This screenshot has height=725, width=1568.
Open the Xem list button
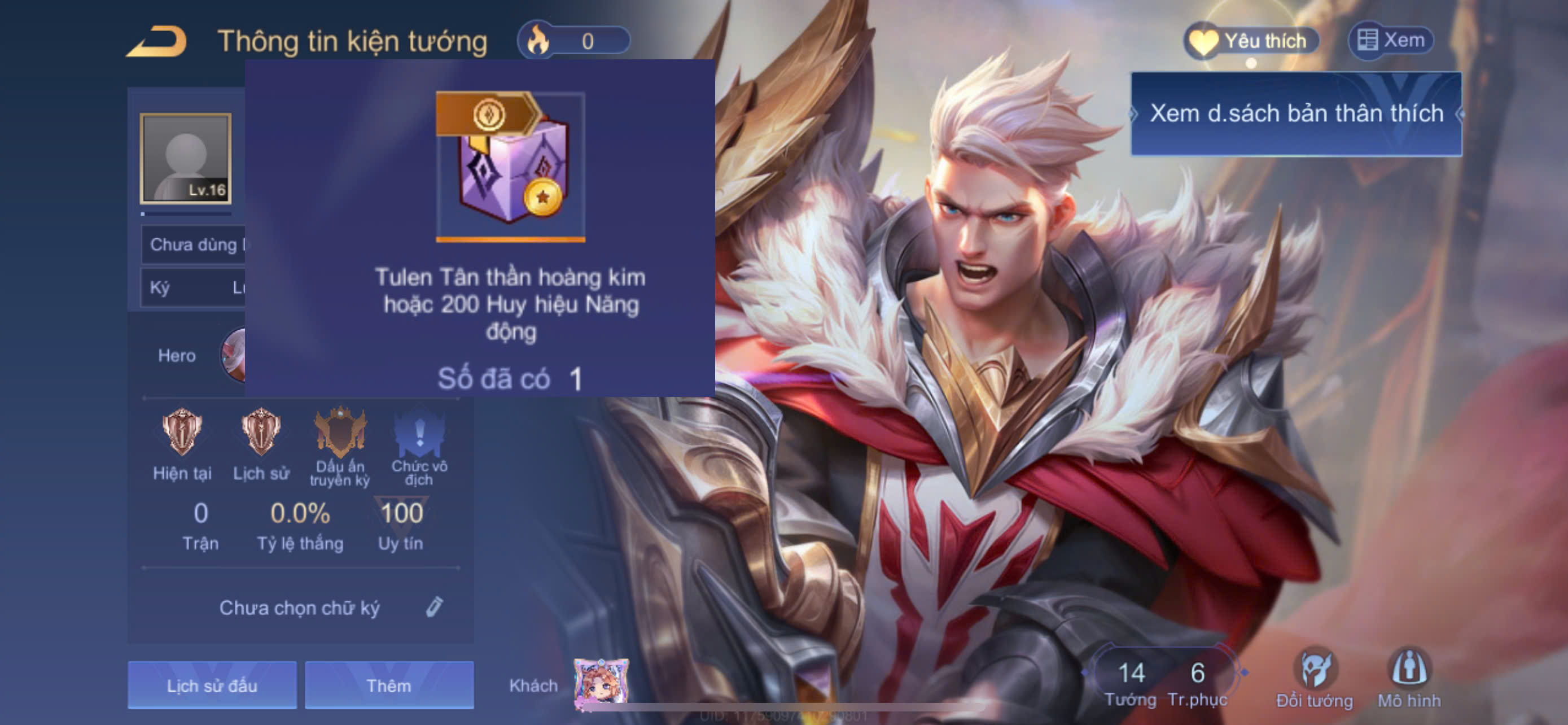[x=1391, y=41]
